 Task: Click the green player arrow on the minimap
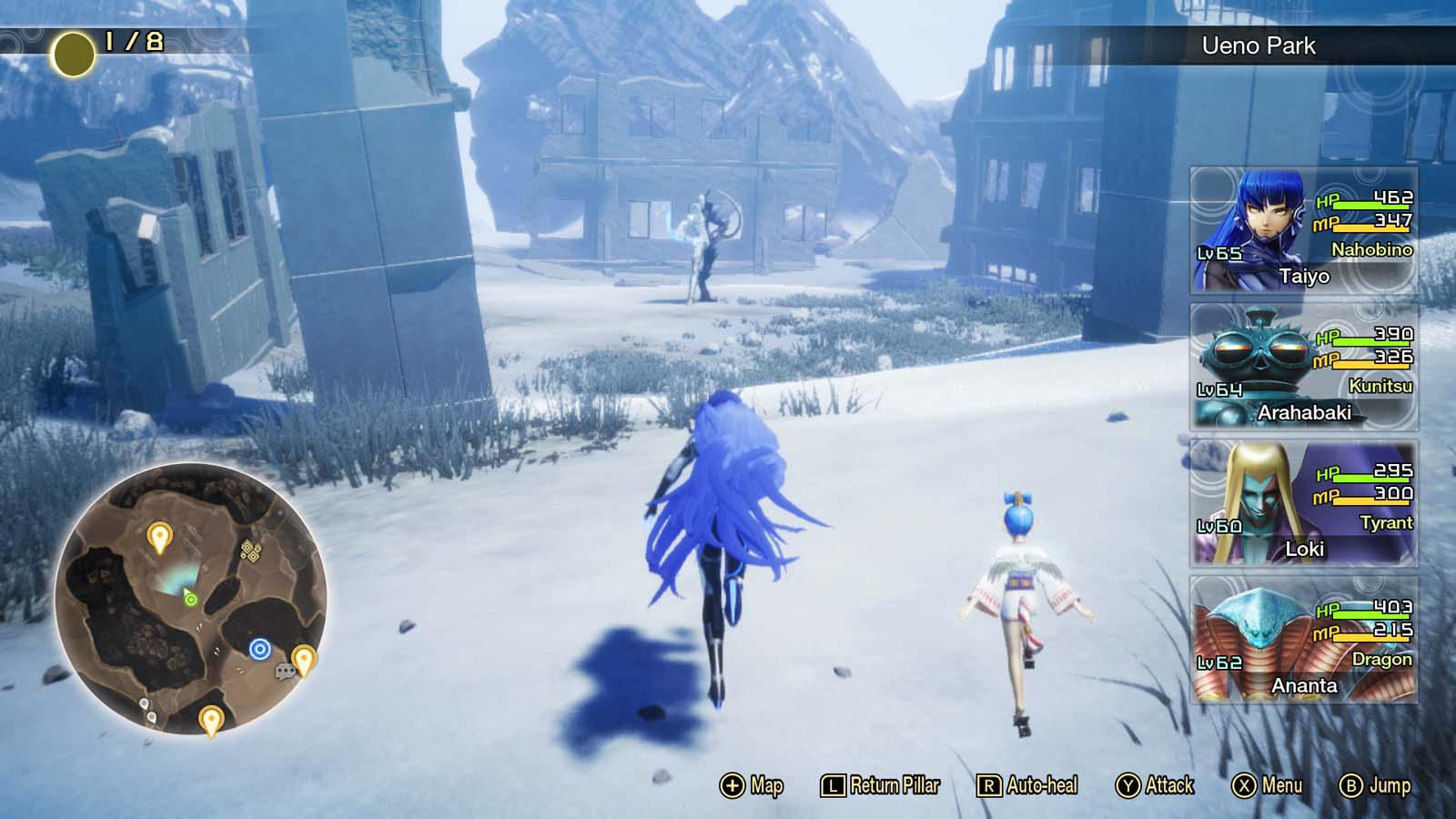pyautogui.click(x=191, y=599)
